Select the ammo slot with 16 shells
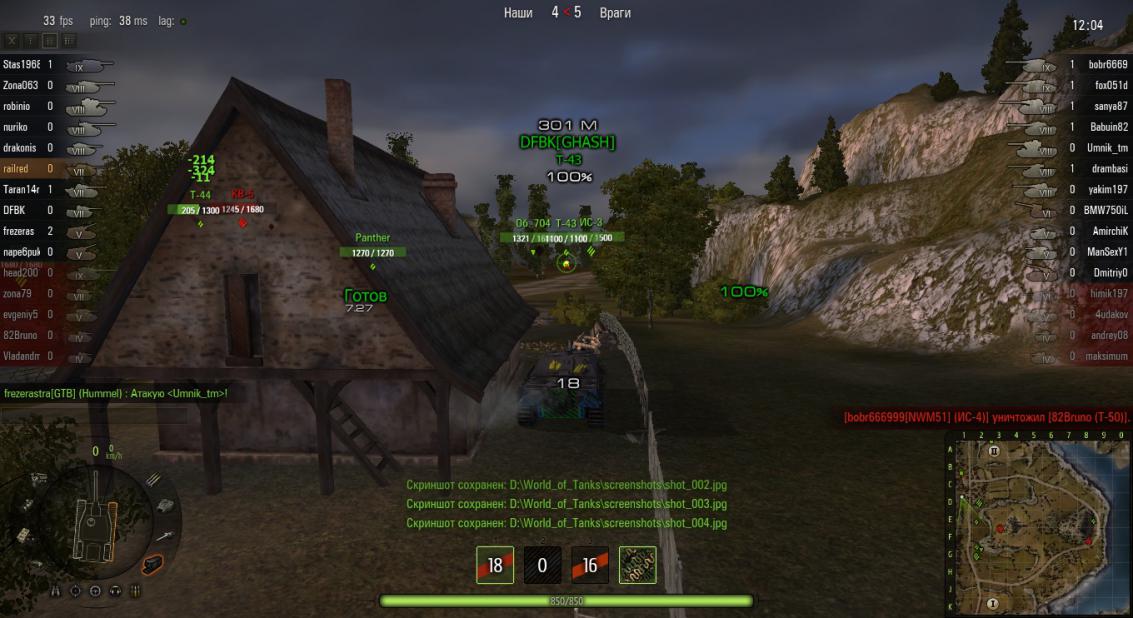Screen dimensions: 1133x618 [590, 565]
